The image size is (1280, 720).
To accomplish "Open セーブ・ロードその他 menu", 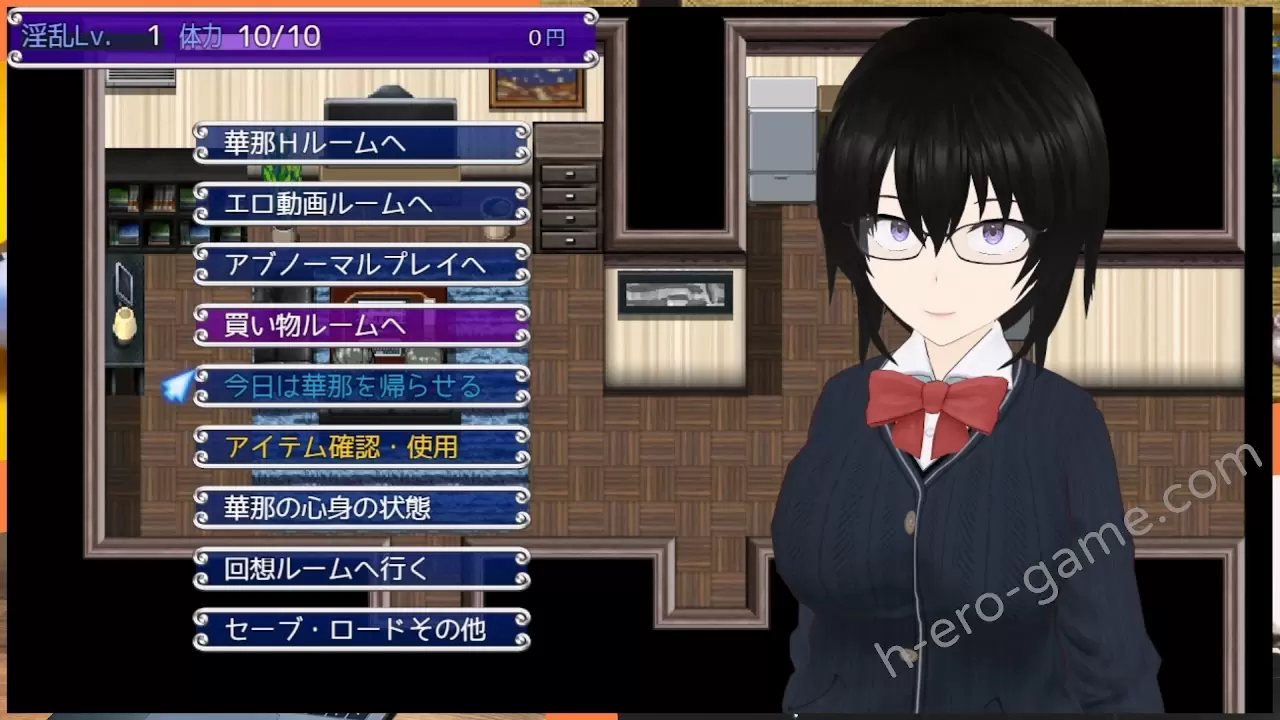I will (x=361, y=629).
